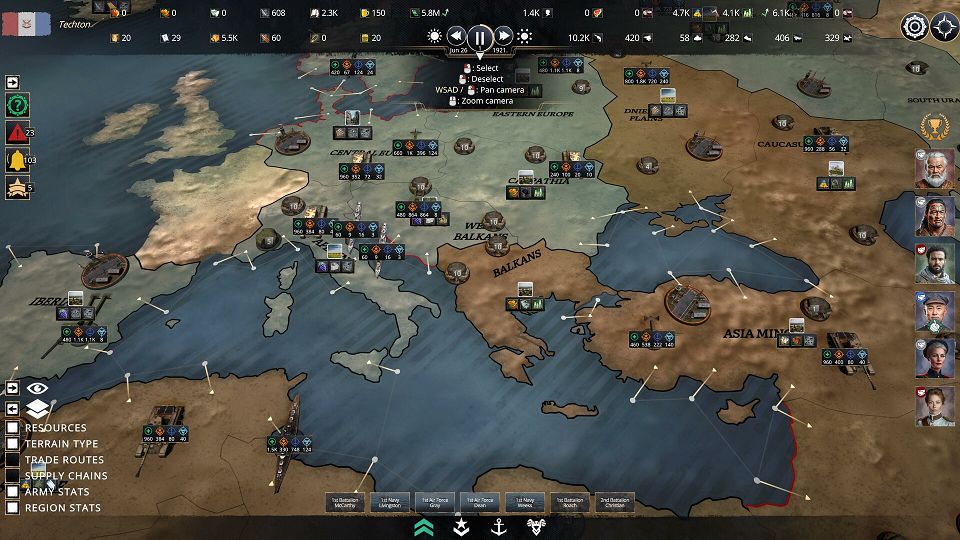Viewport: 960px width, 540px height.
Task: Open the gold trophy laurel icon
Action: [x=933, y=126]
